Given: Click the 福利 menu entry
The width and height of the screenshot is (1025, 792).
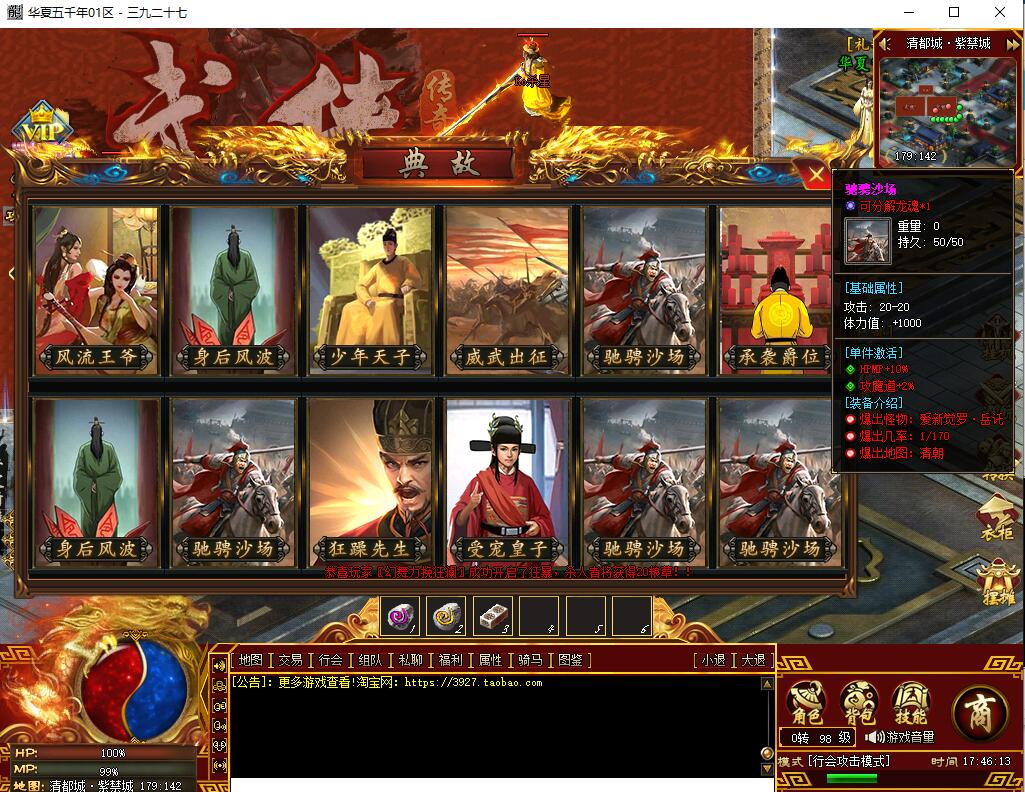Looking at the screenshot, I should coord(450,660).
